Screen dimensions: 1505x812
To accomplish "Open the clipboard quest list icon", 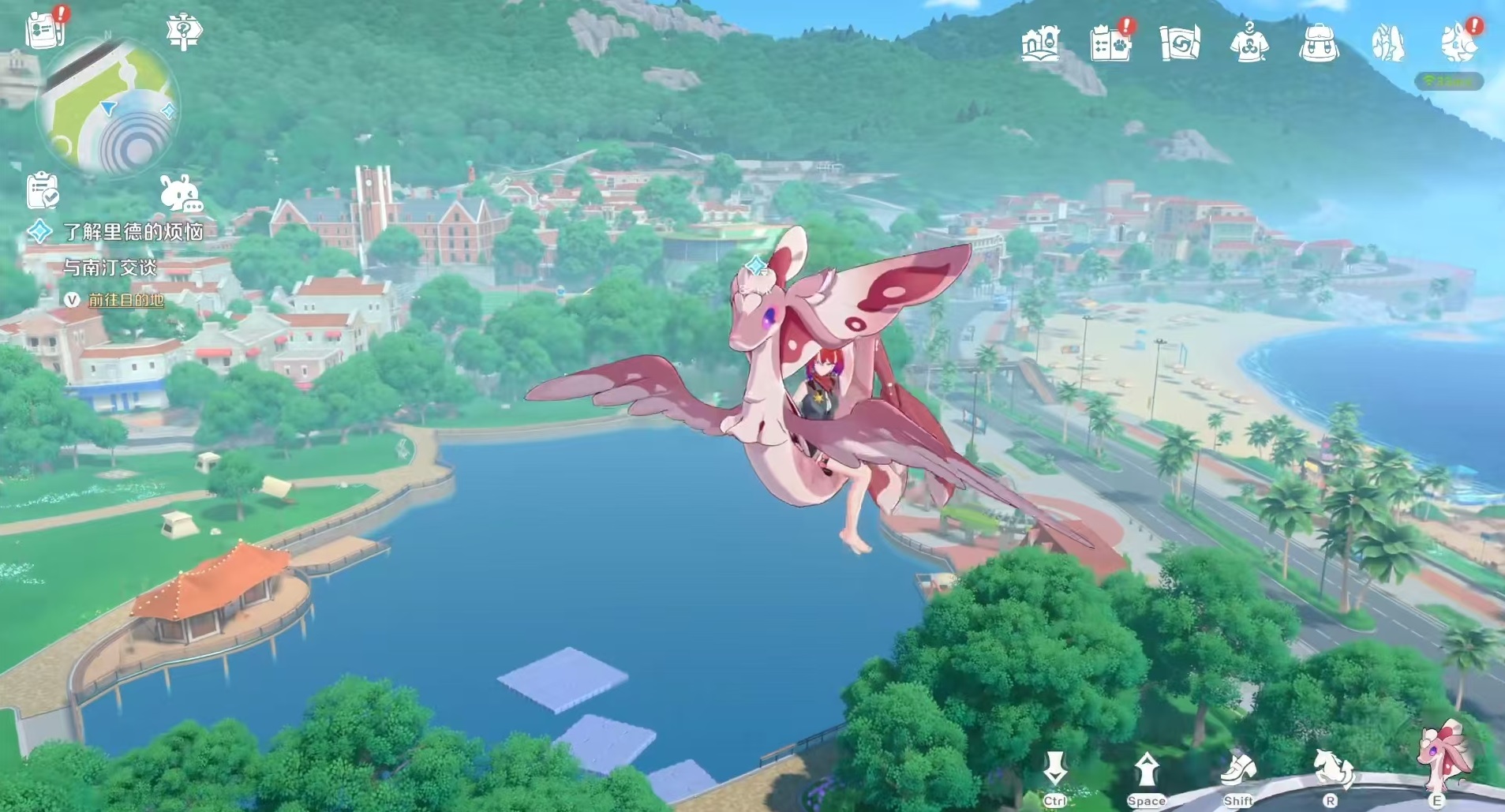I will pos(43,191).
